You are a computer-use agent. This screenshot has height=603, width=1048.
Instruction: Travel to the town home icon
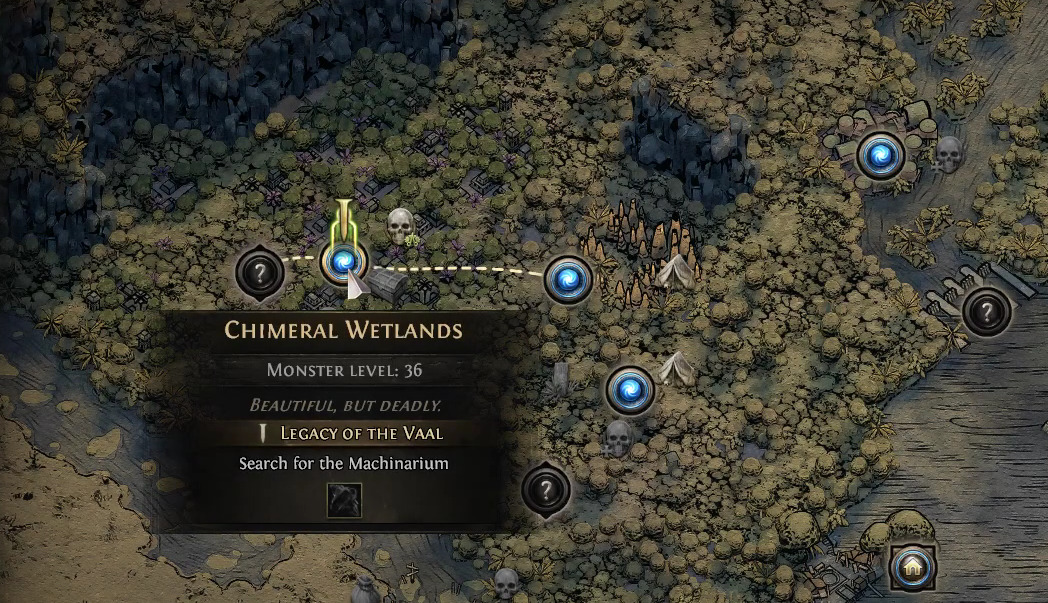913,568
